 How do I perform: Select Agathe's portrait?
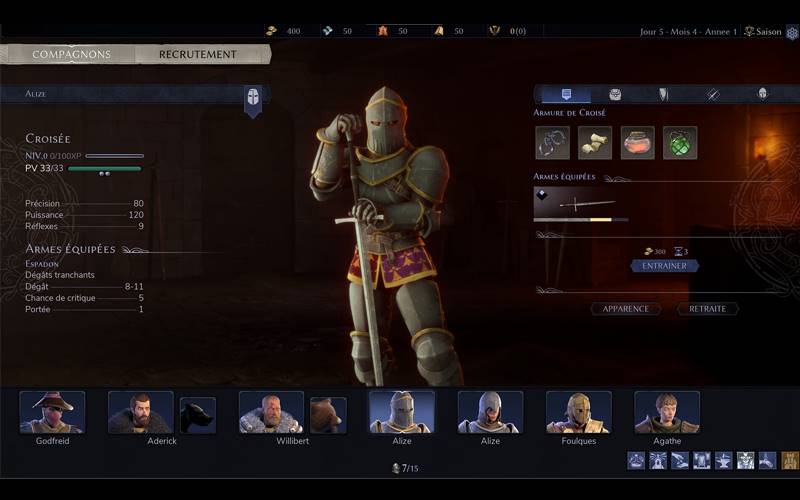667,412
